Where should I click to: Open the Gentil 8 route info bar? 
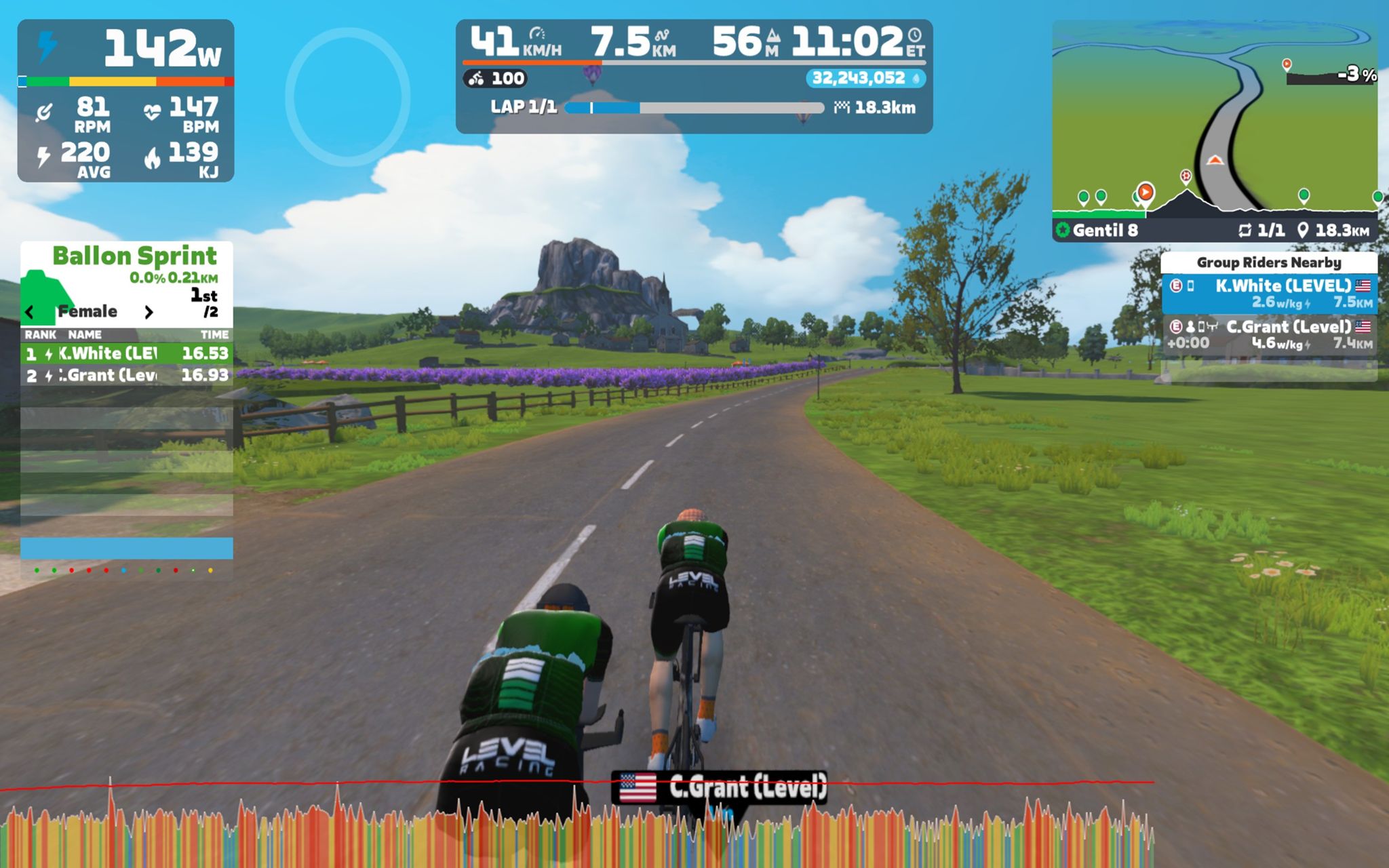pos(1214,231)
